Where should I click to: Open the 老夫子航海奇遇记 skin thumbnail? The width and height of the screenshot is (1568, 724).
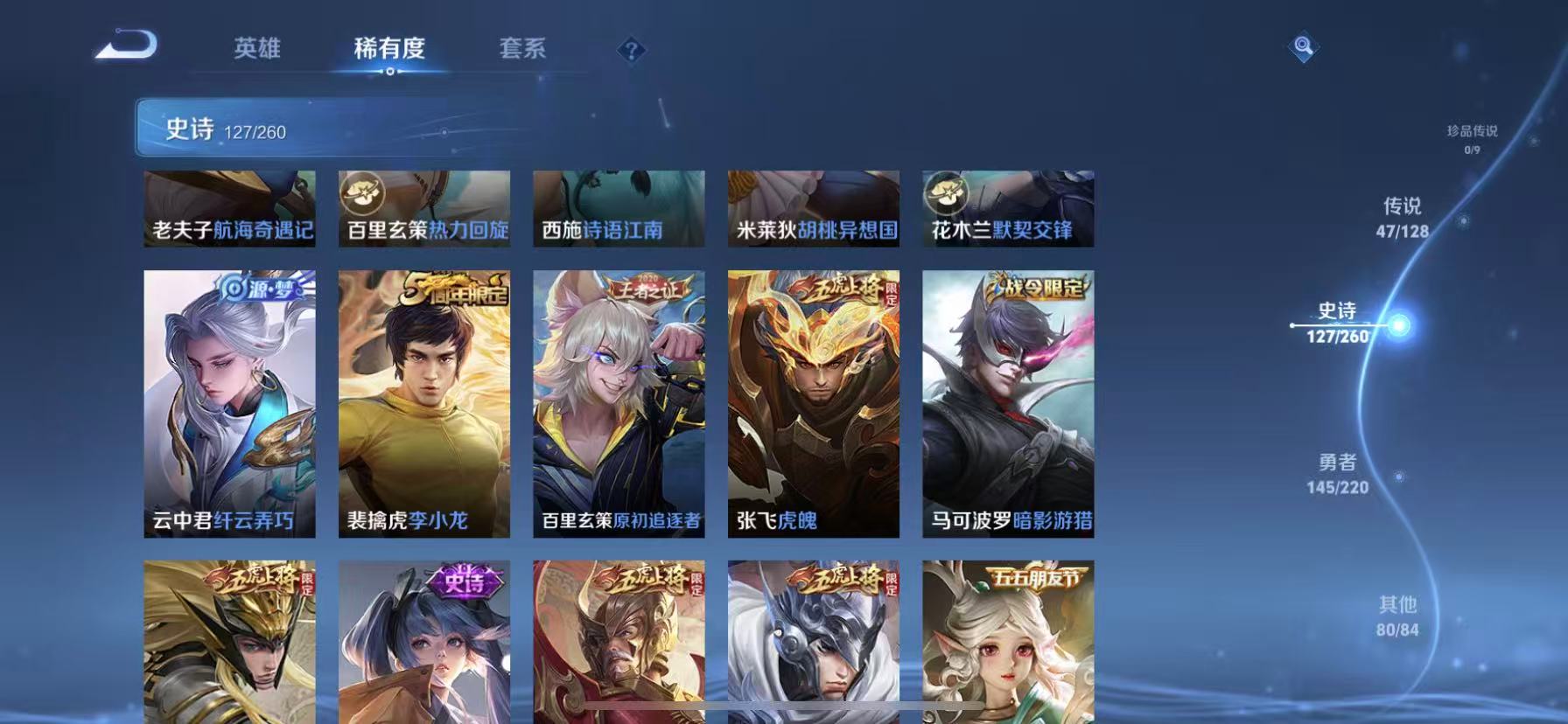tap(229, 208)
